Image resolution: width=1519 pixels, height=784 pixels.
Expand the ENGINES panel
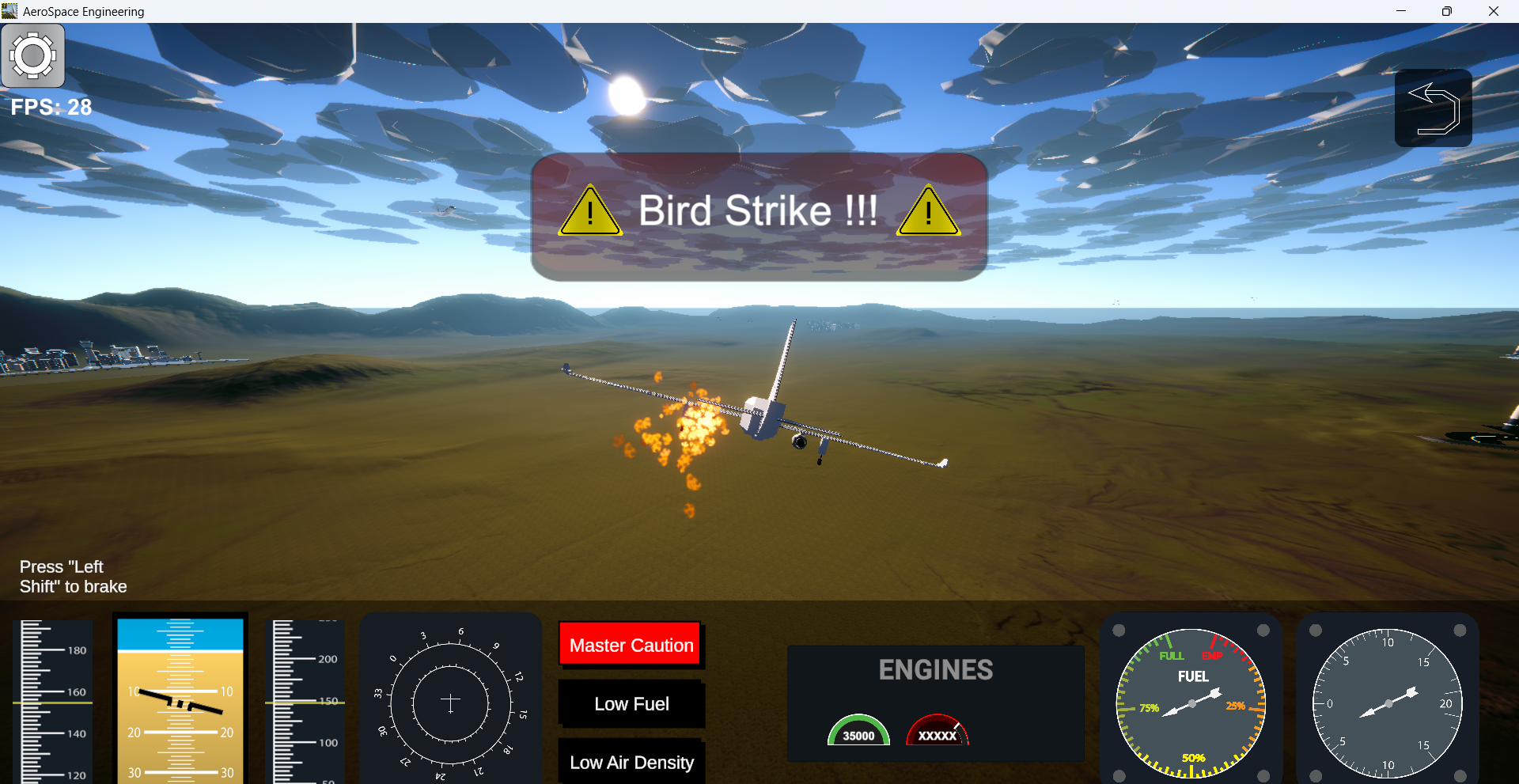click(x=935, y=669)
